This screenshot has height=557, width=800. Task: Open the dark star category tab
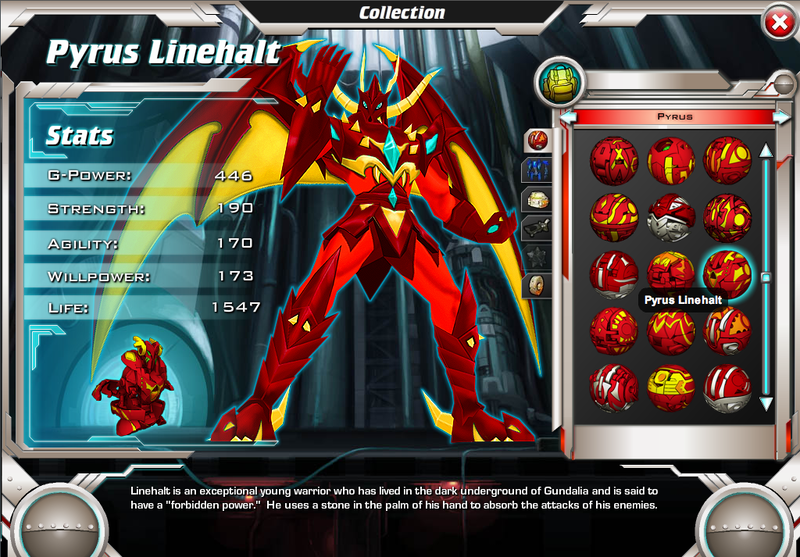(x=537, y=258)
